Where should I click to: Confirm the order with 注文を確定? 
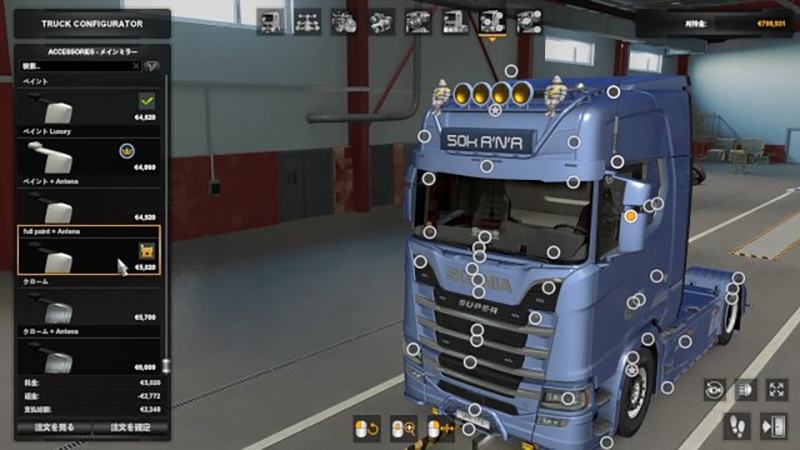point(132,428)
